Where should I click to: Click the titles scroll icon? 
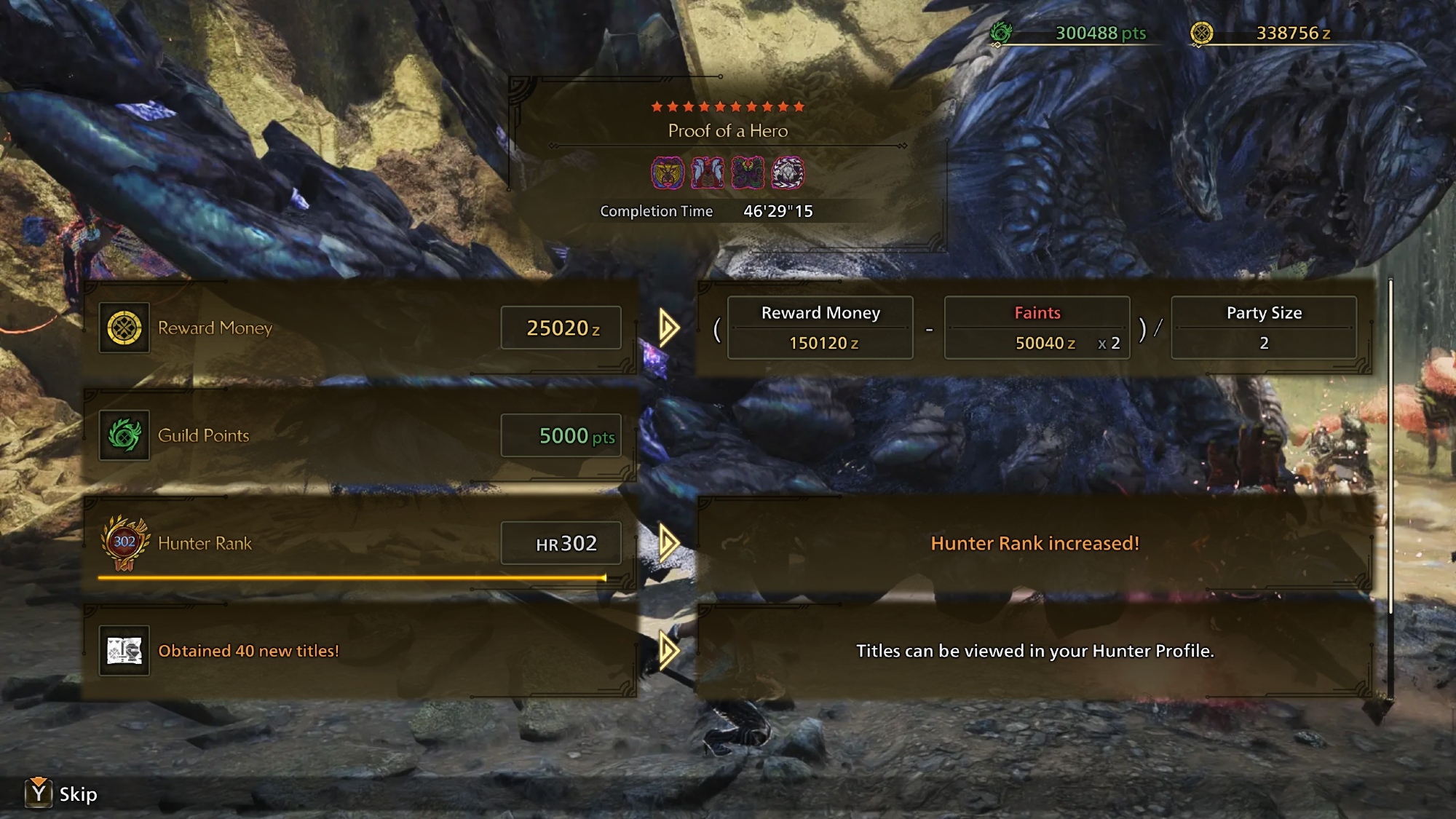[x=124, y=651]
